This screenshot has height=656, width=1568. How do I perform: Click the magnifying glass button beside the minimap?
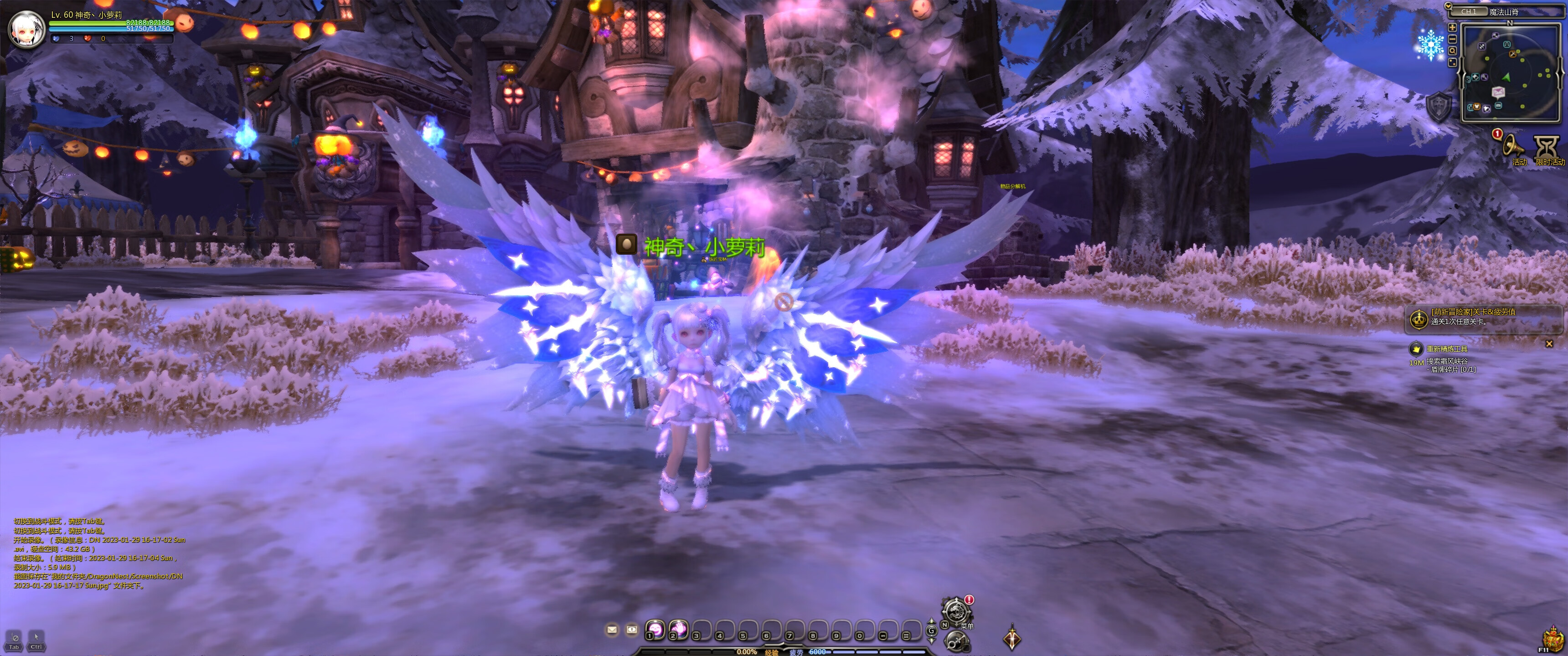[1452, 51]
